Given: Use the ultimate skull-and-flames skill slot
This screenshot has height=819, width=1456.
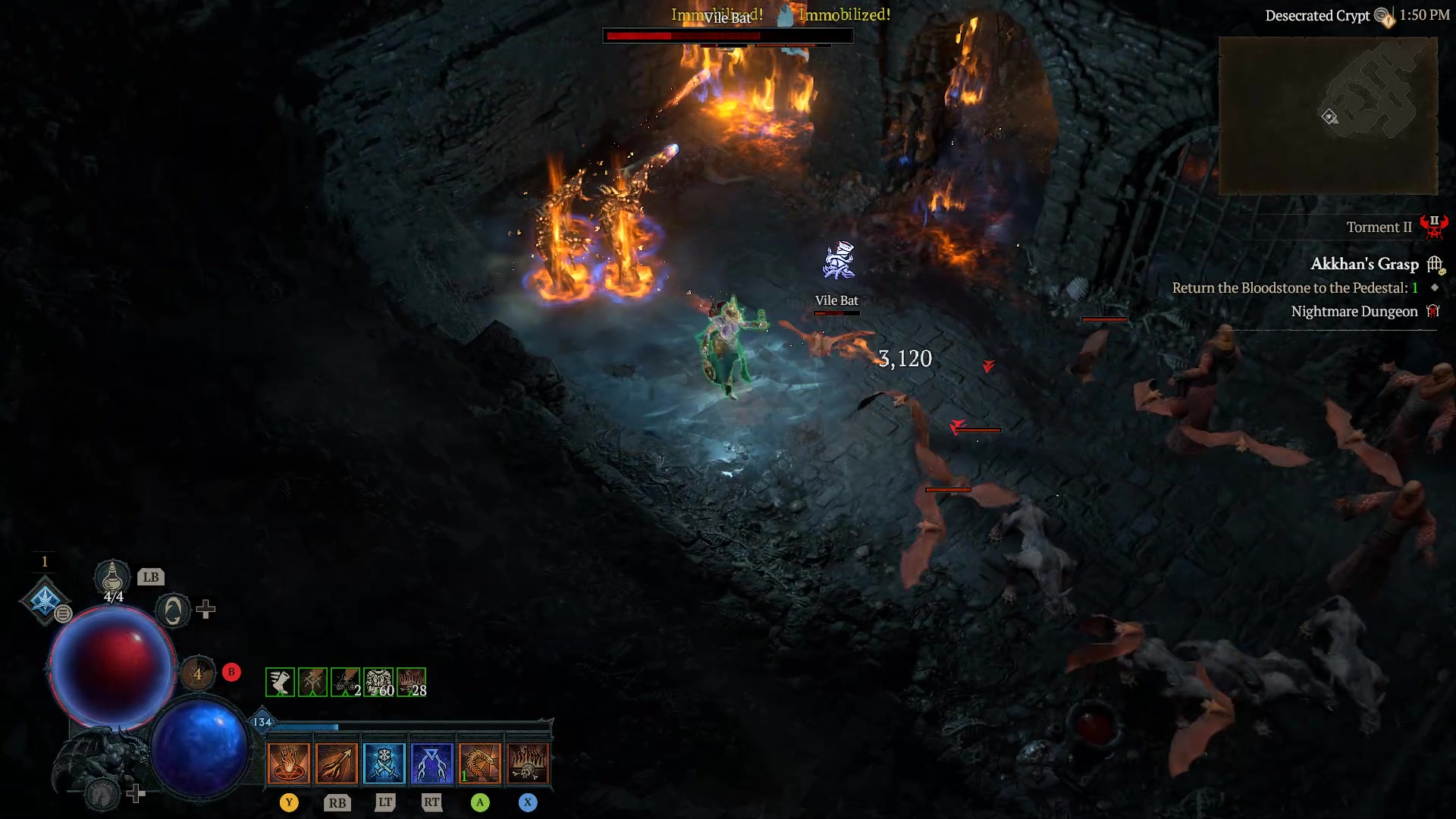Looking at the screenshot, I should 529,762.
